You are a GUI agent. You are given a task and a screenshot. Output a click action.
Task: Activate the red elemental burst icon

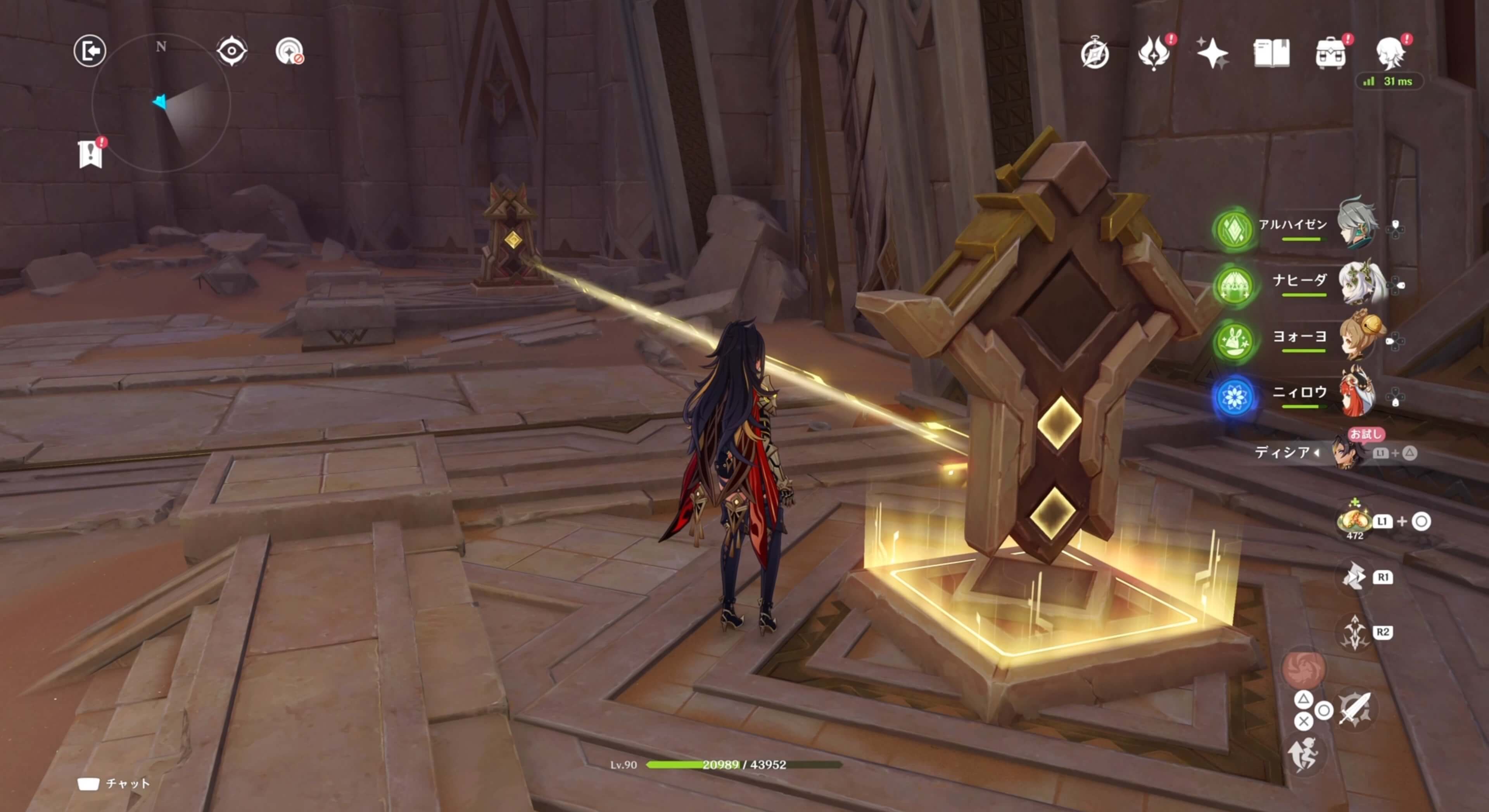pyautogui.click(x=1303, y=669)
